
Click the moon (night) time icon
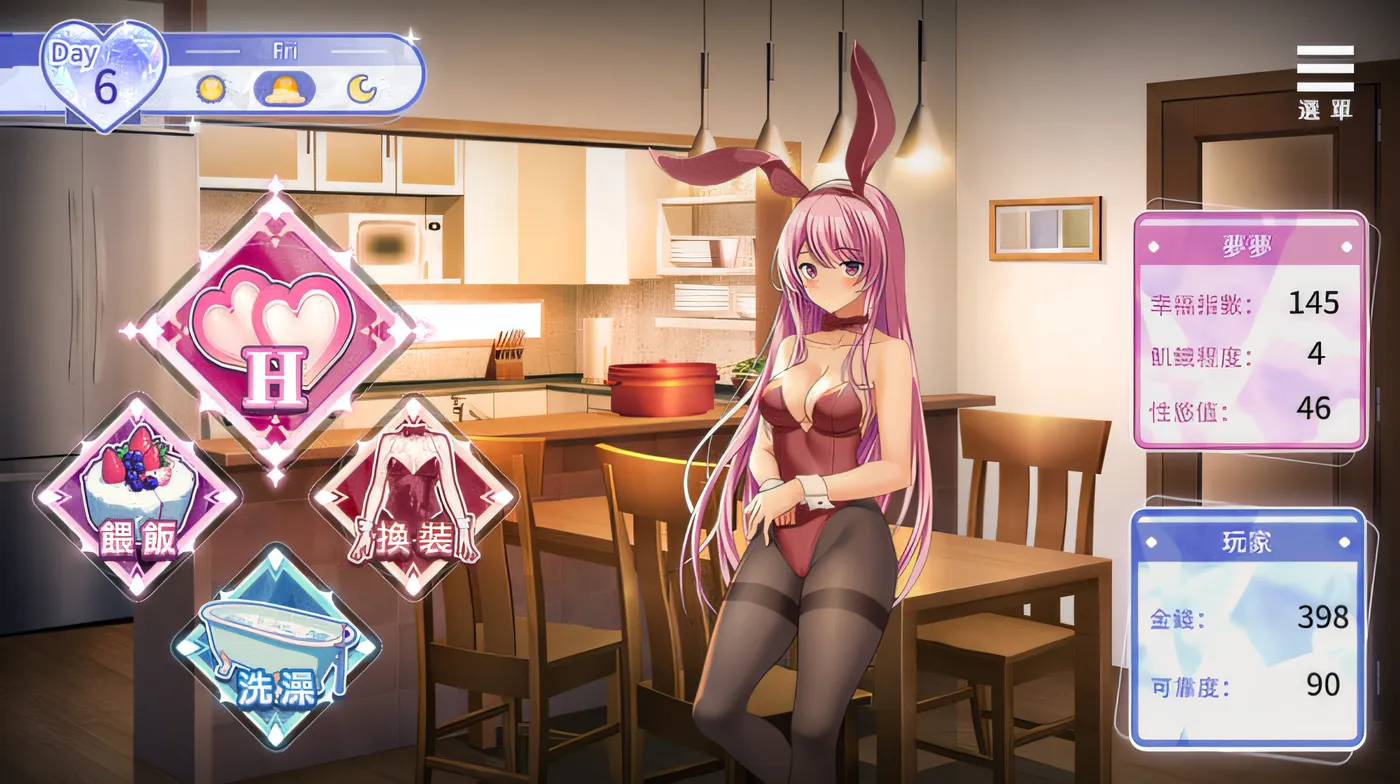(x=363, y=90)
